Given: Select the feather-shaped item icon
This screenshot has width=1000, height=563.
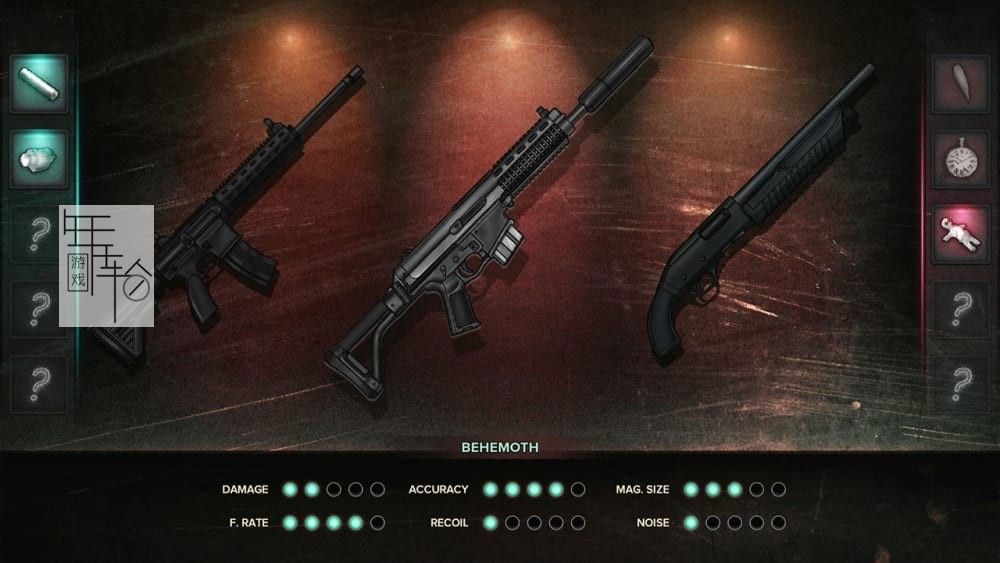Looking at the screenshot, I should pyautogui.click(x=960, y=84).
